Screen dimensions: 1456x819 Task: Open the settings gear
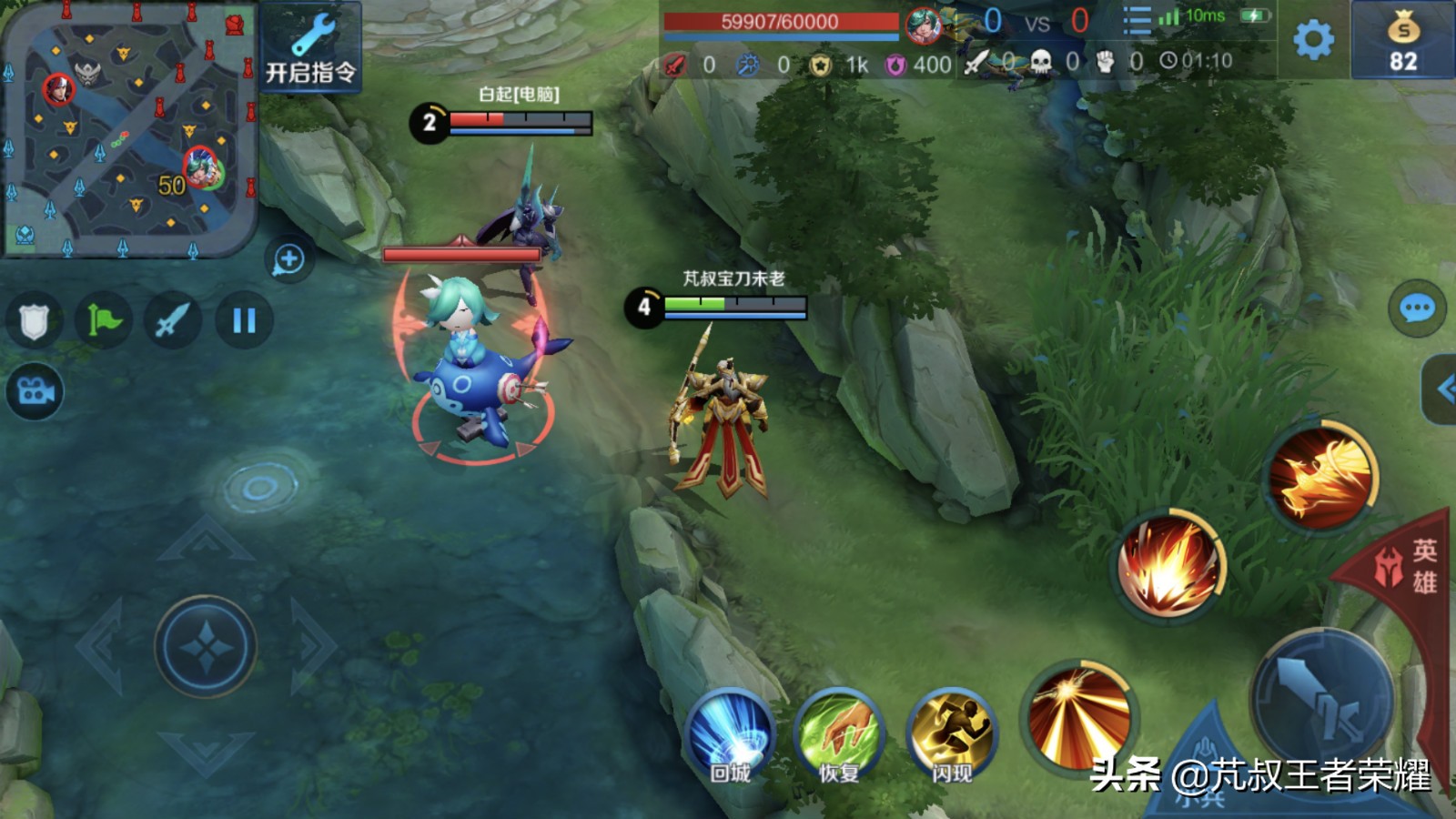[1313, 39]
